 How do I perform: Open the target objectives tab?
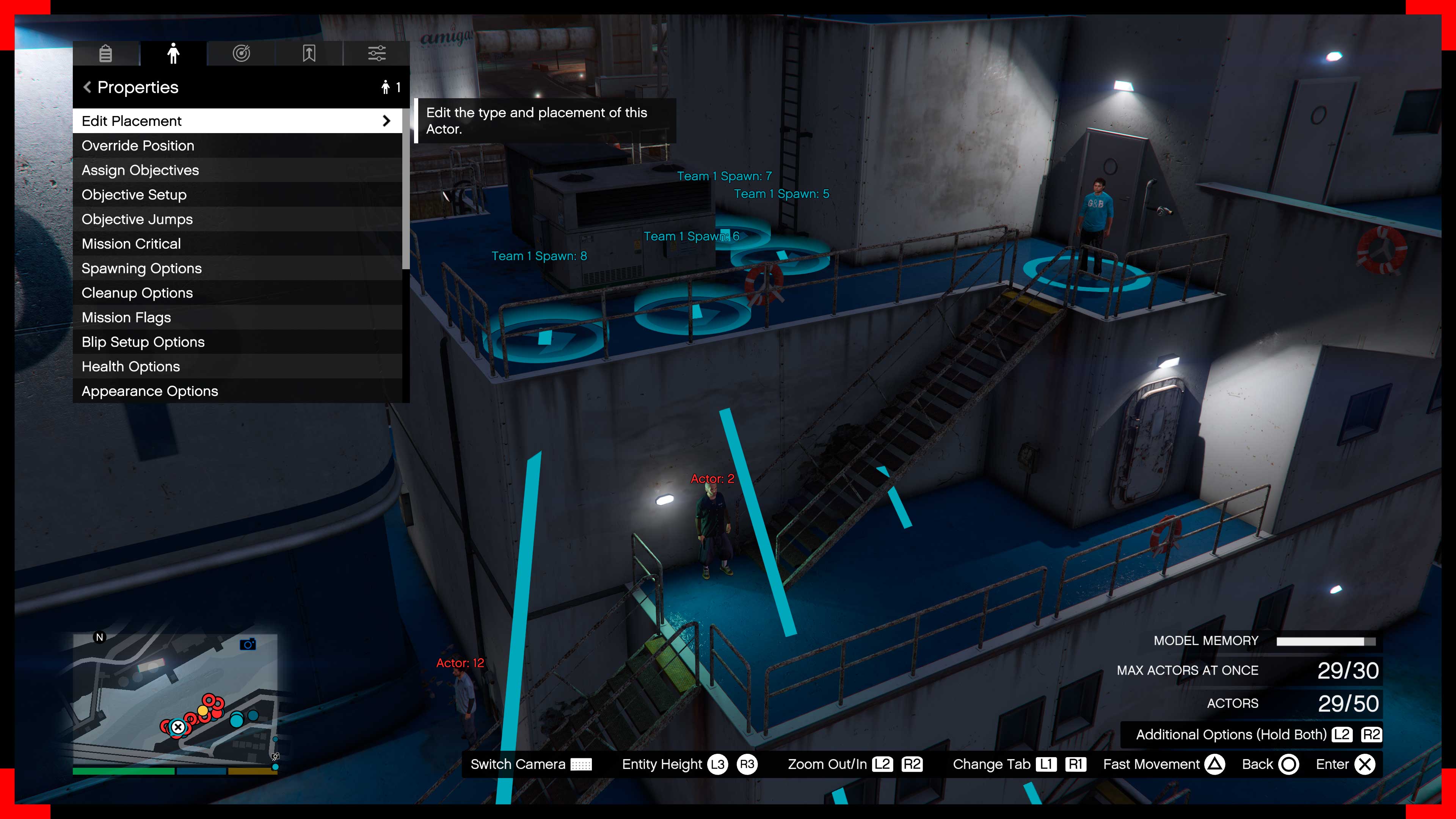(242, 54)
